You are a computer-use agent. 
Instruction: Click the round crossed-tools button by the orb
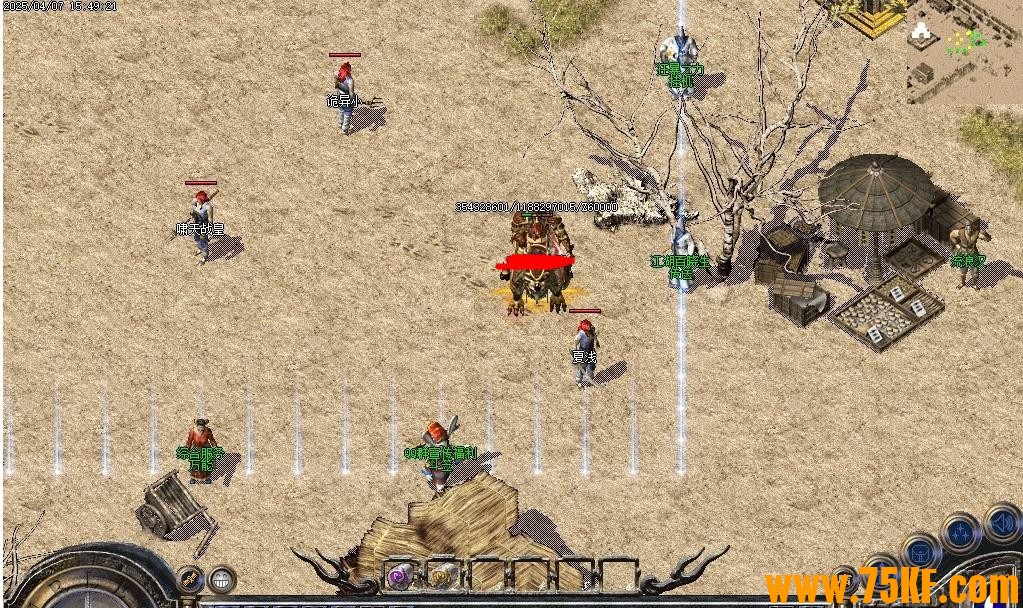pos(188,578)
